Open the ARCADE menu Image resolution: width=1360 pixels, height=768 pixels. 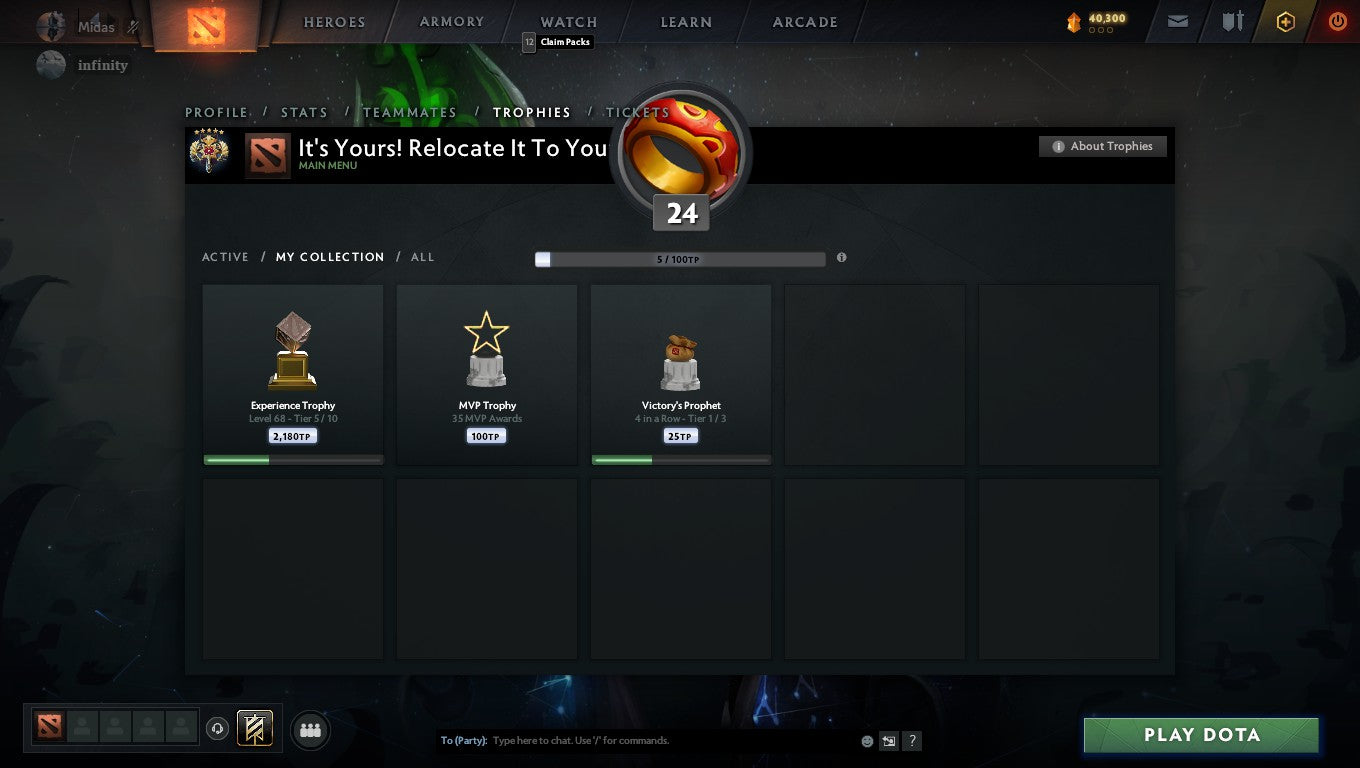click(x=806, y=21)
